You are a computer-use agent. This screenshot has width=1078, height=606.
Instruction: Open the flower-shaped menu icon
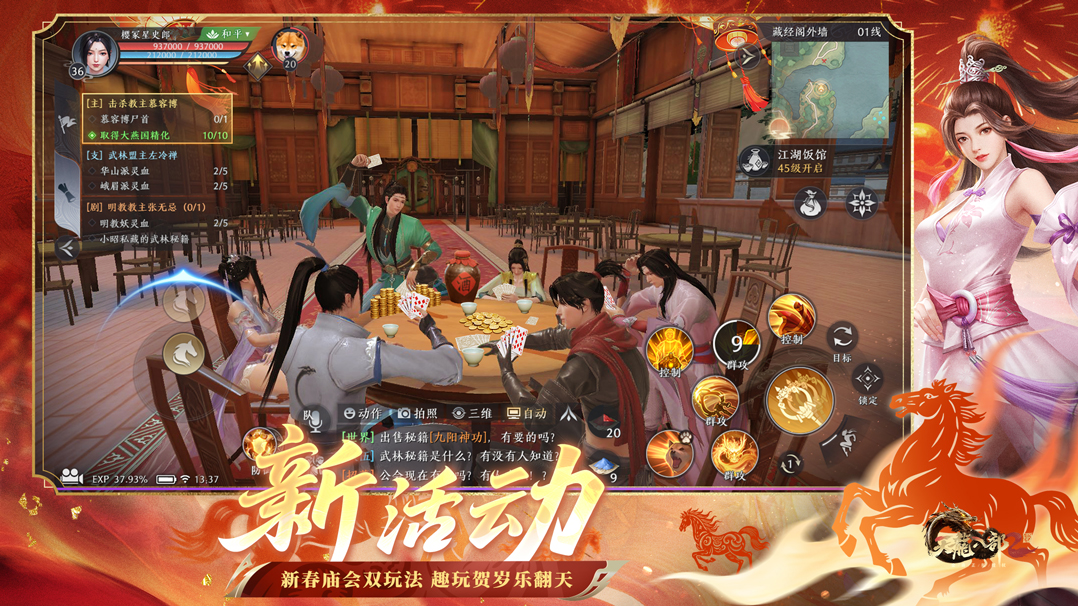pos(861,203)
